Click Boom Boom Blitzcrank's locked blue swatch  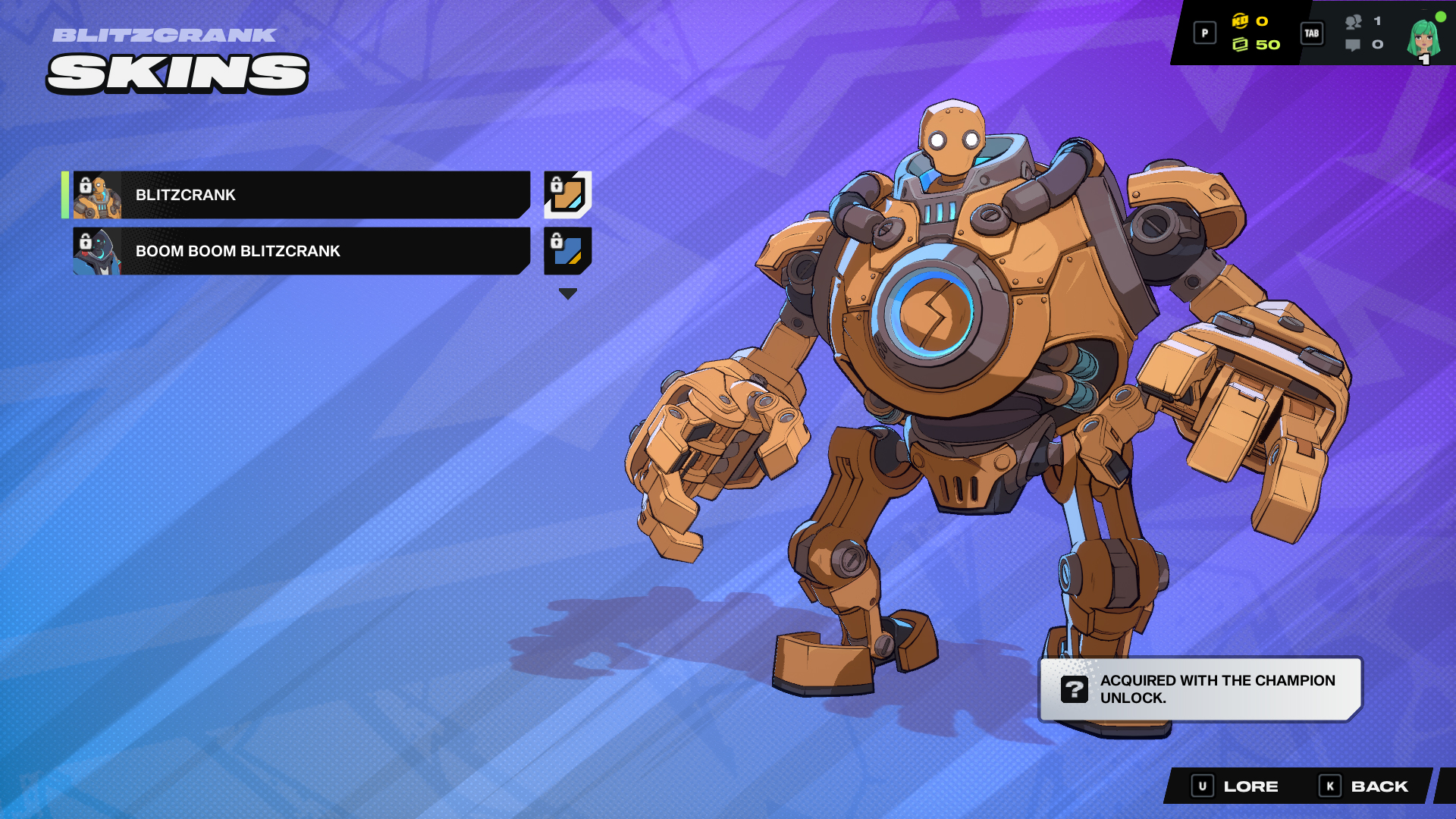566,251
